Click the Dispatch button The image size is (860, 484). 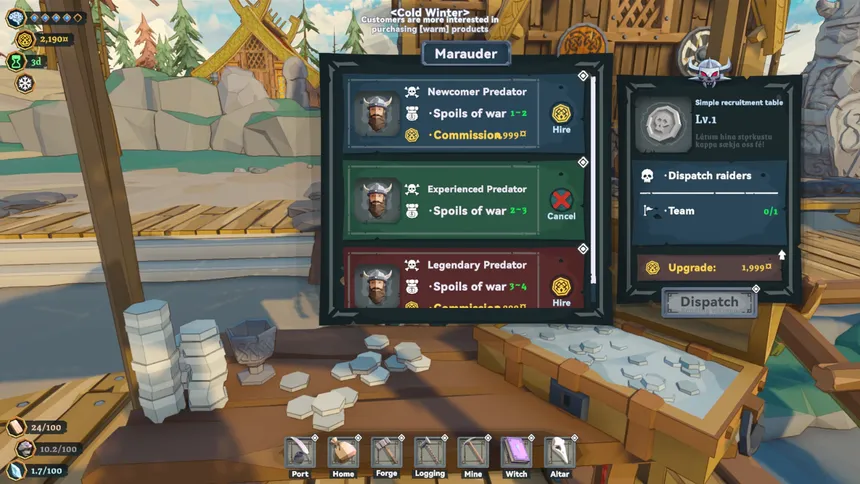click(x=709, y=302)
